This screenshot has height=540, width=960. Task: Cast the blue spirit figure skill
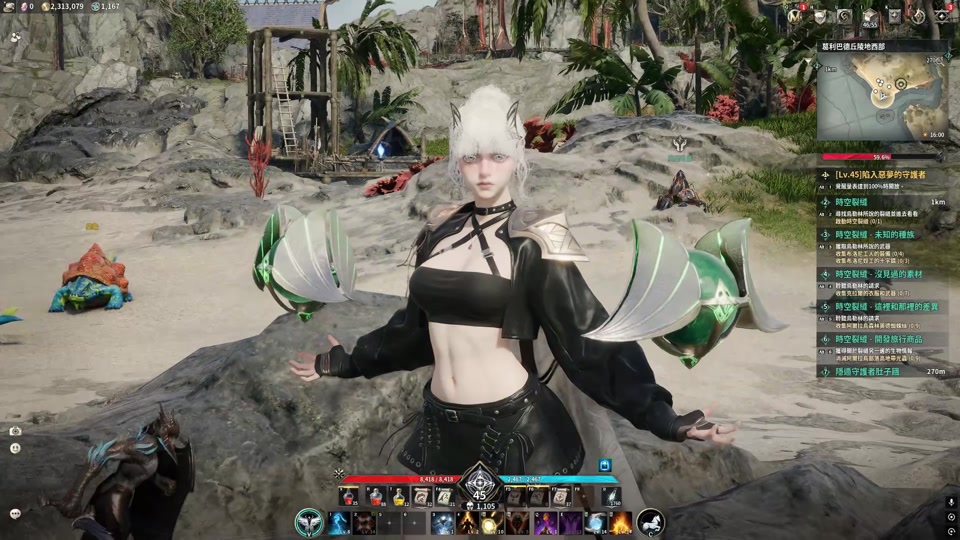(x=339, y=523)
